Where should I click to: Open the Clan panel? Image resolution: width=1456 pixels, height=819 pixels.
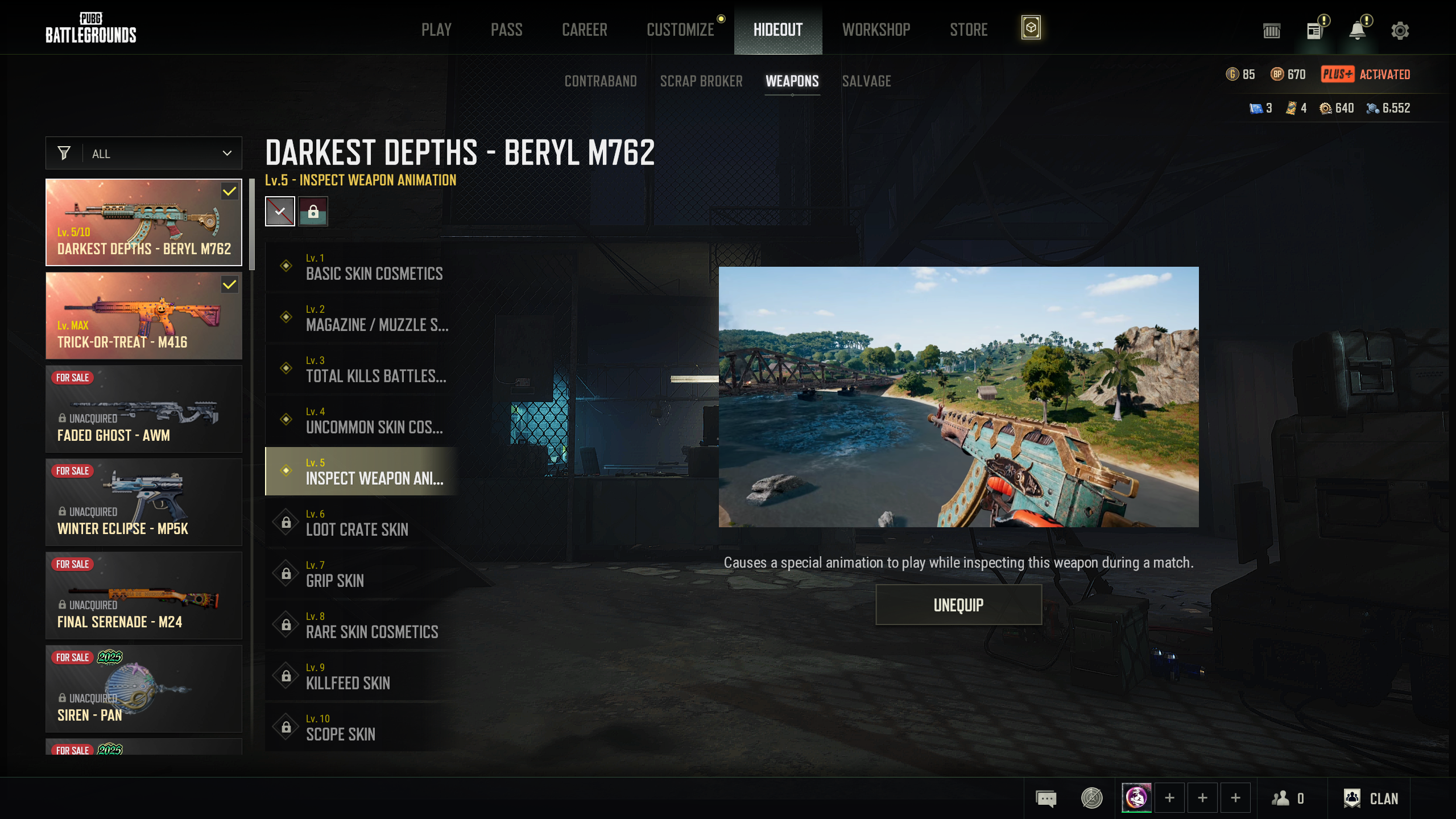[x=1371, y=799]
